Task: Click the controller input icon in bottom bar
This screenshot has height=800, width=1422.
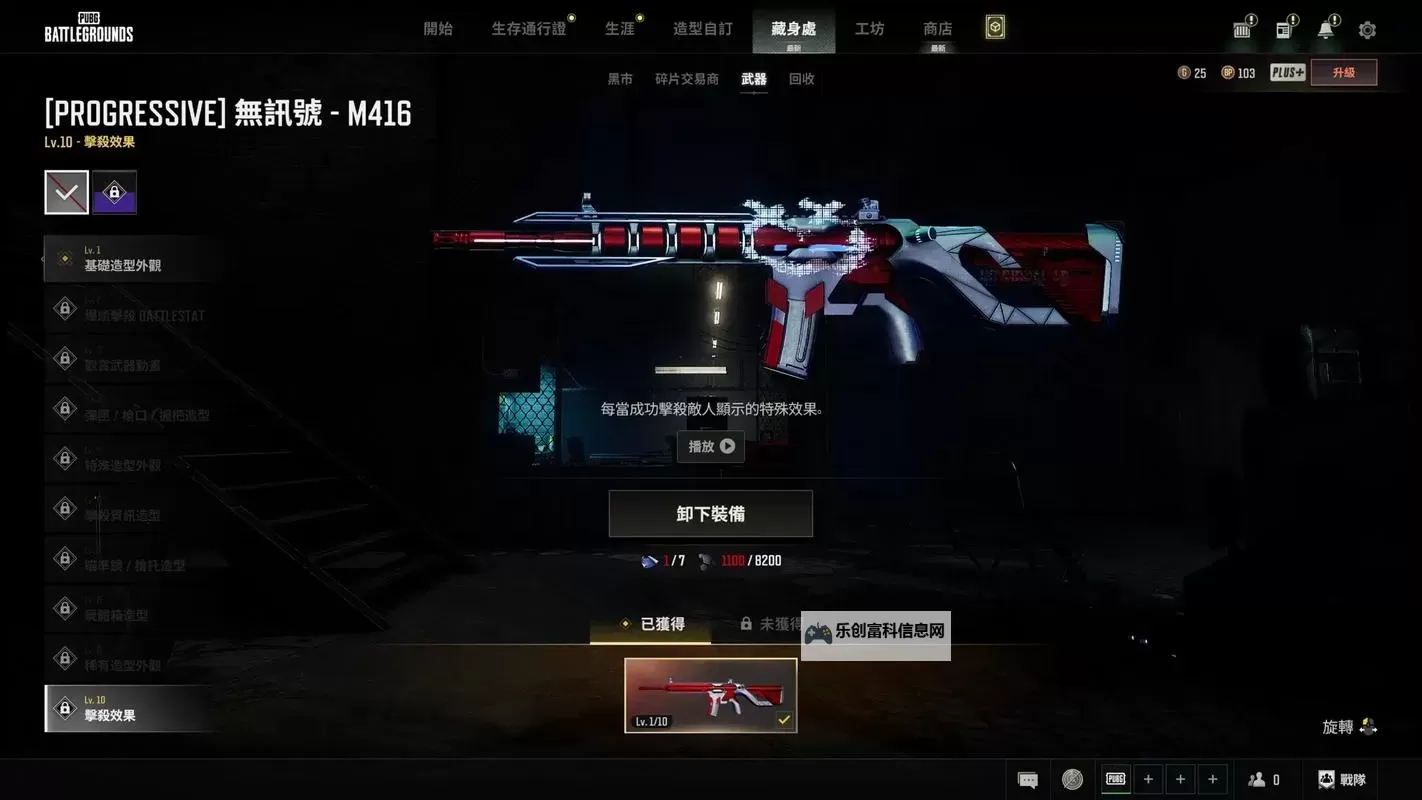Action: pyautogui.click(x=1072, y=778)
